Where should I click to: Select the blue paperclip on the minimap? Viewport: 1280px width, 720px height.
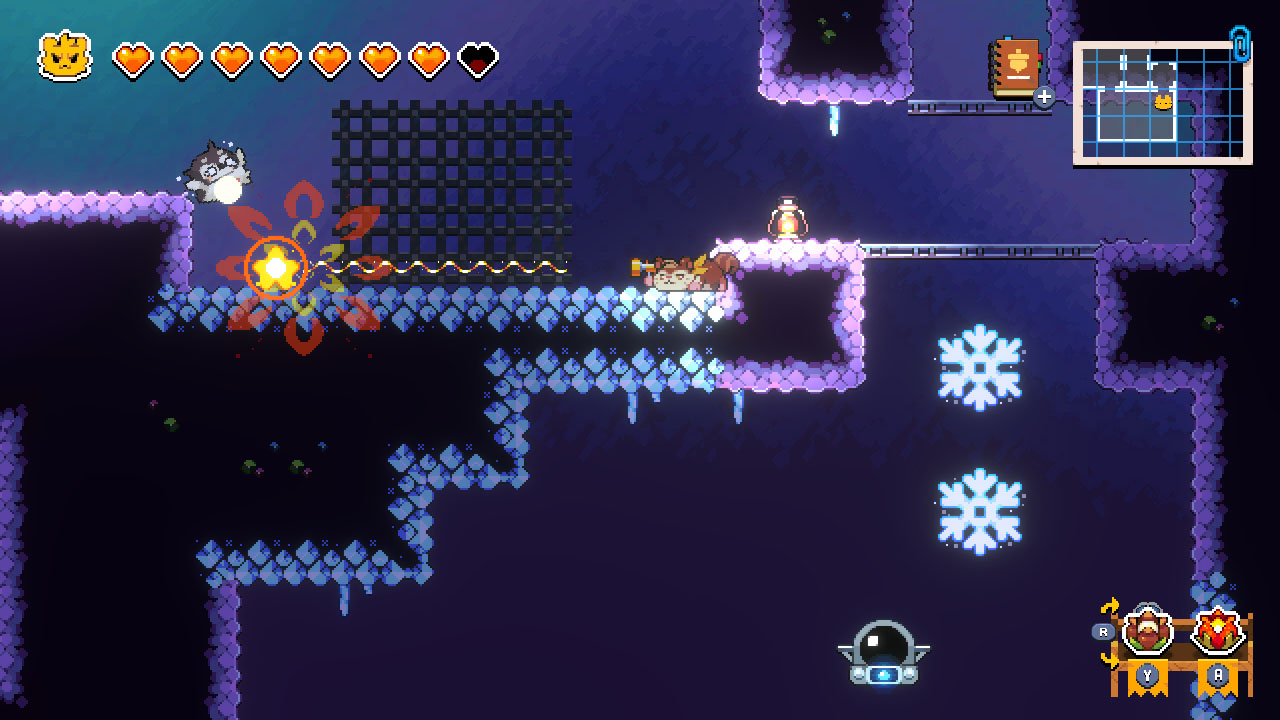tap(1240, 44)
